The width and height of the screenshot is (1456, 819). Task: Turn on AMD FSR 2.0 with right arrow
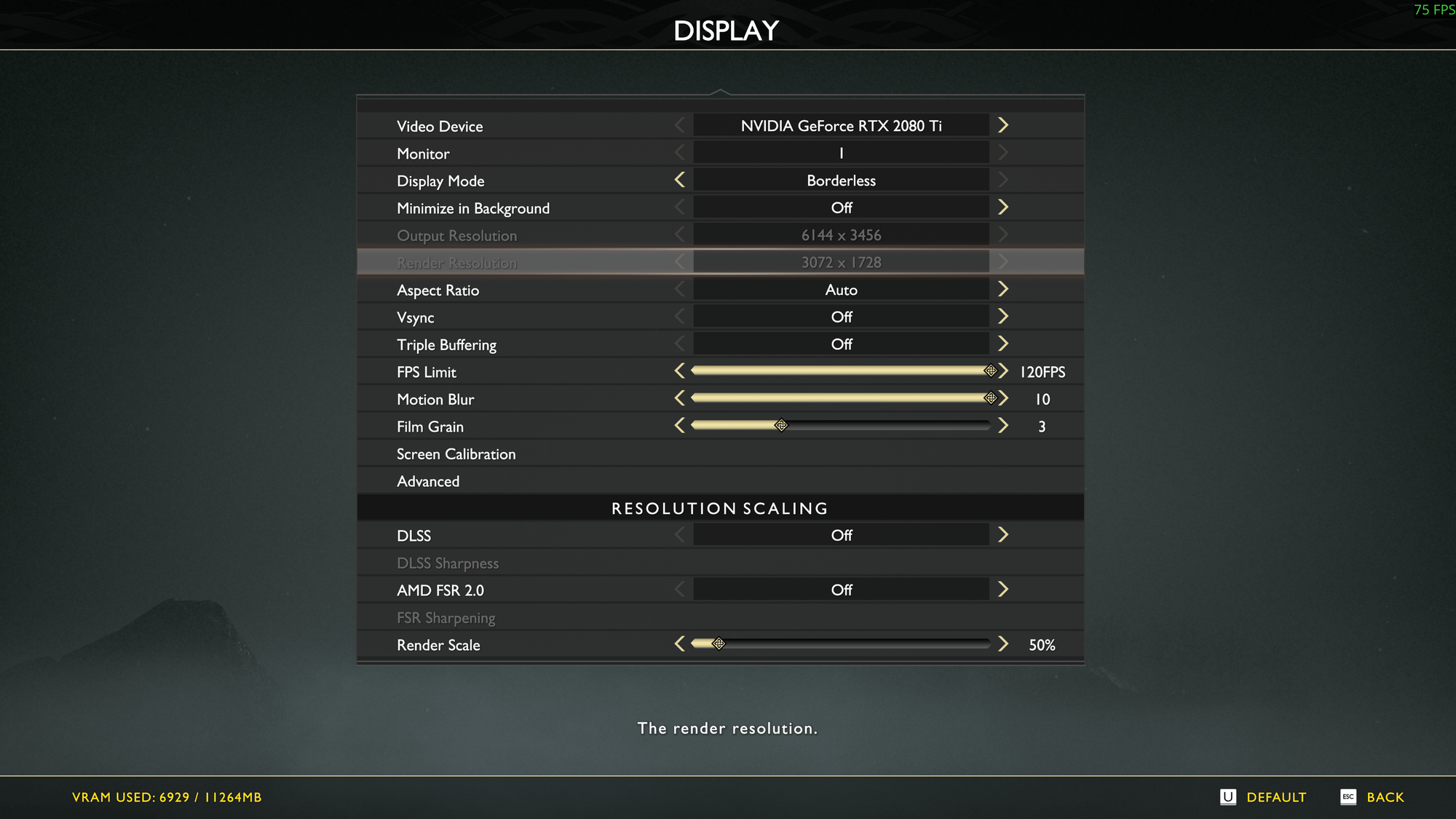[x=1003, y=590]
